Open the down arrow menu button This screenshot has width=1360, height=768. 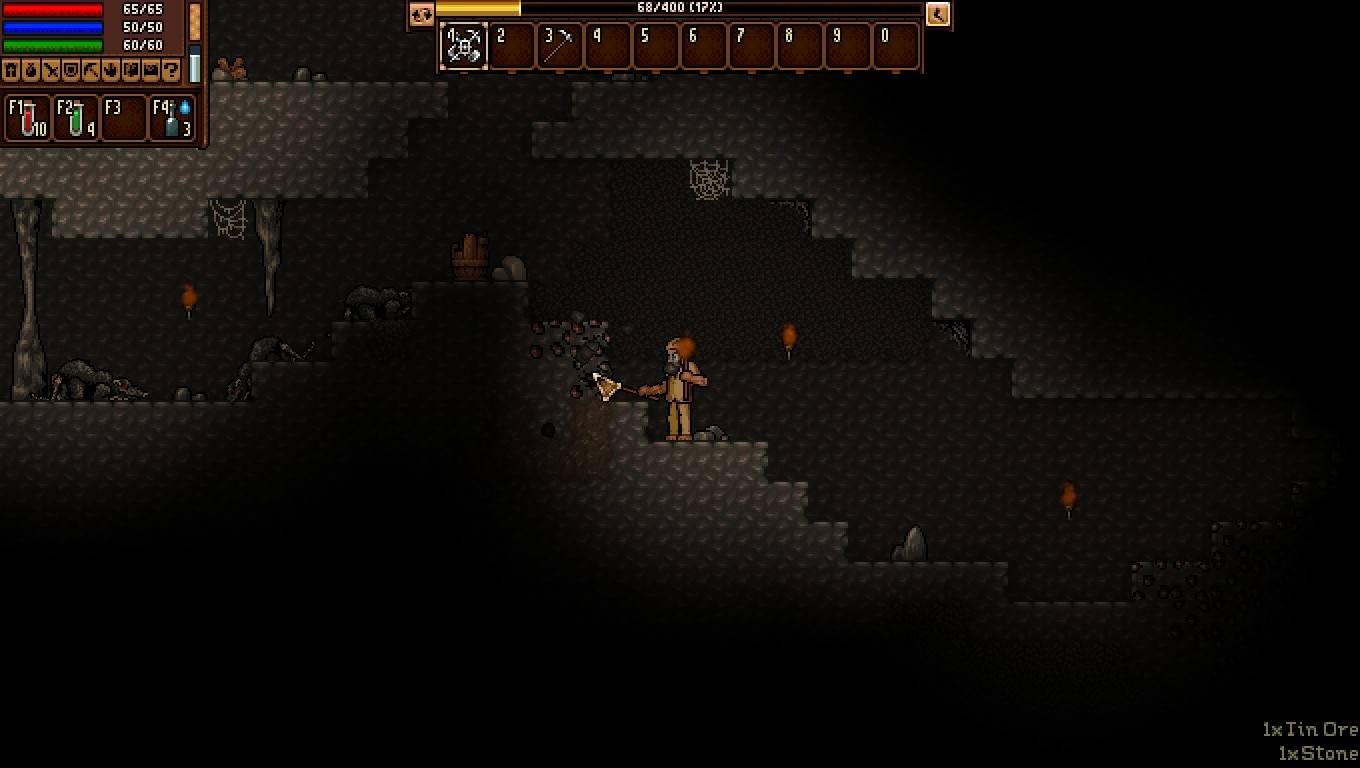click(x=111, y=70)
